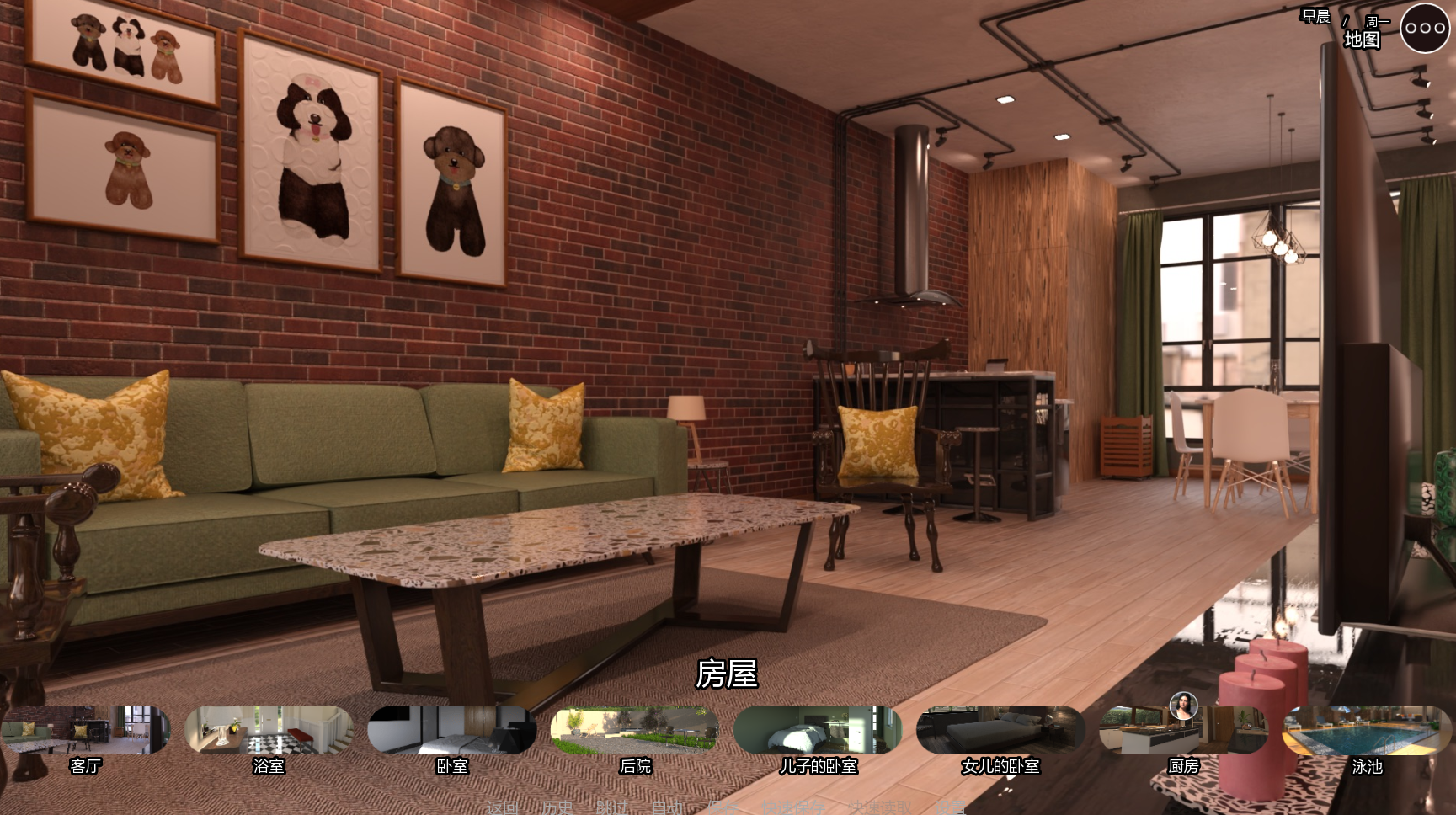Open the 保存 save screen

(722, 807)
